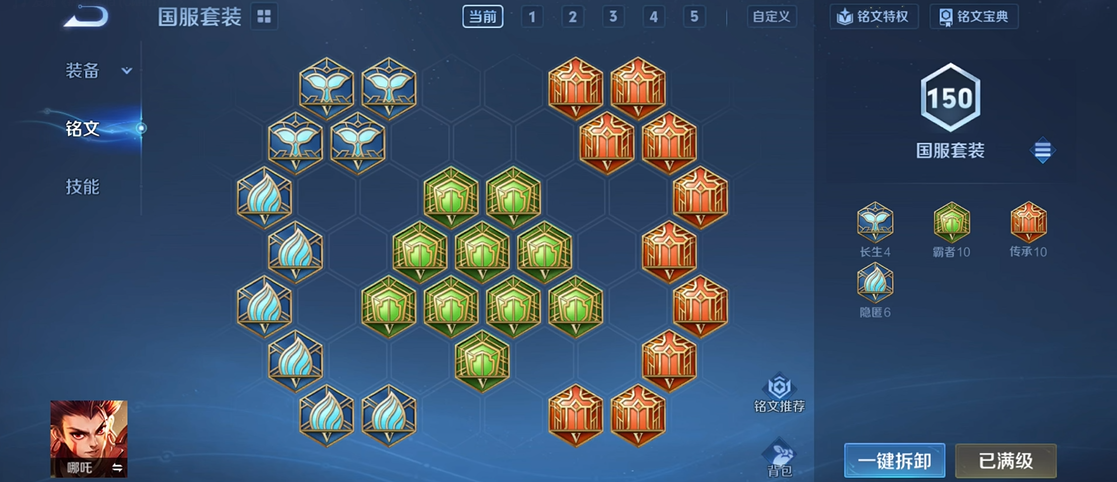The width and height of the screenshot is (1117, 482).
Task: Click the 已满级 max level button
Action: [x=1005, y=461]
